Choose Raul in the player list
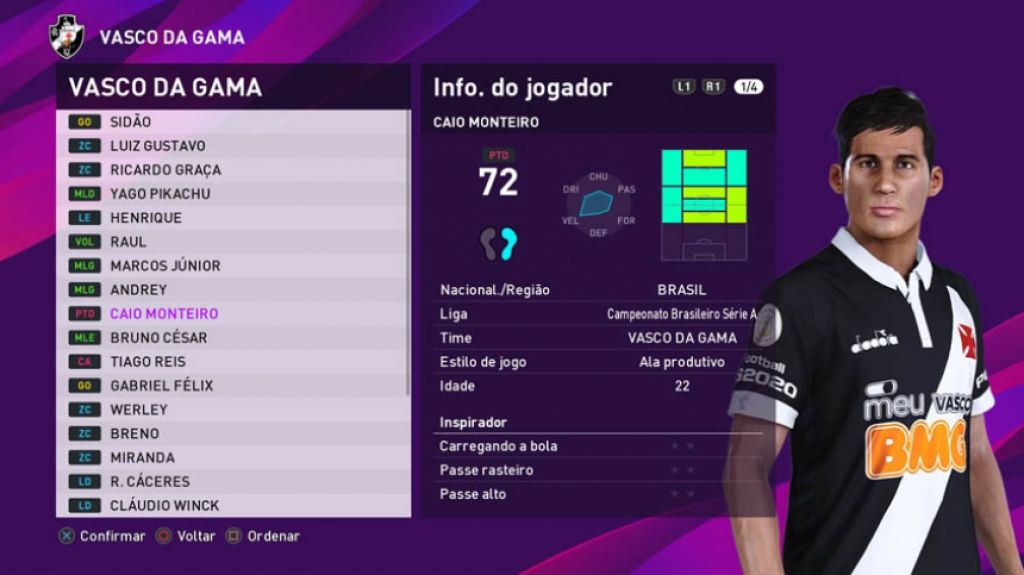 (232, 242)
